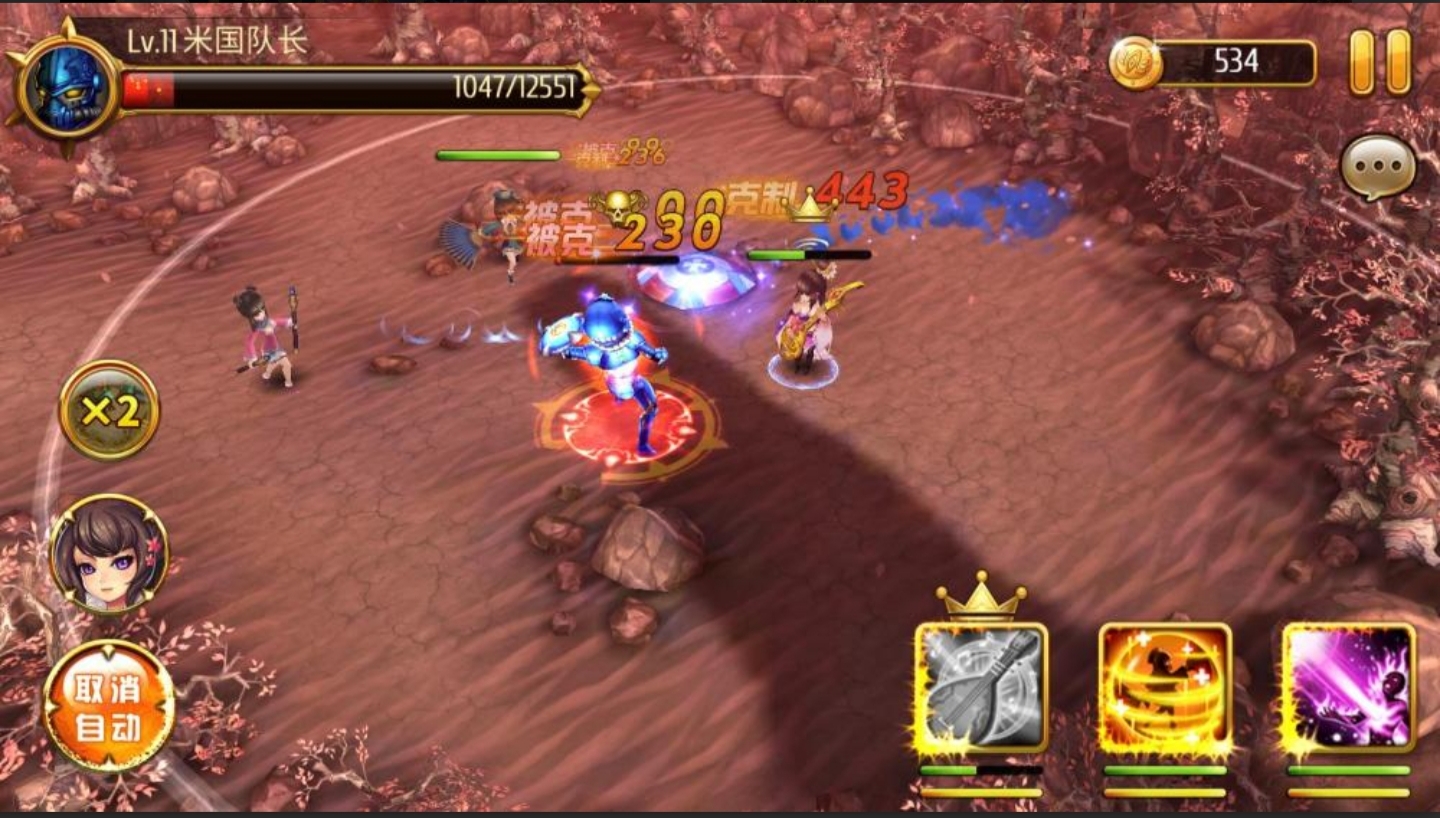The image size is (1440, 818).
Task: Tap the gold coin icon
Action: (1135, 63)
